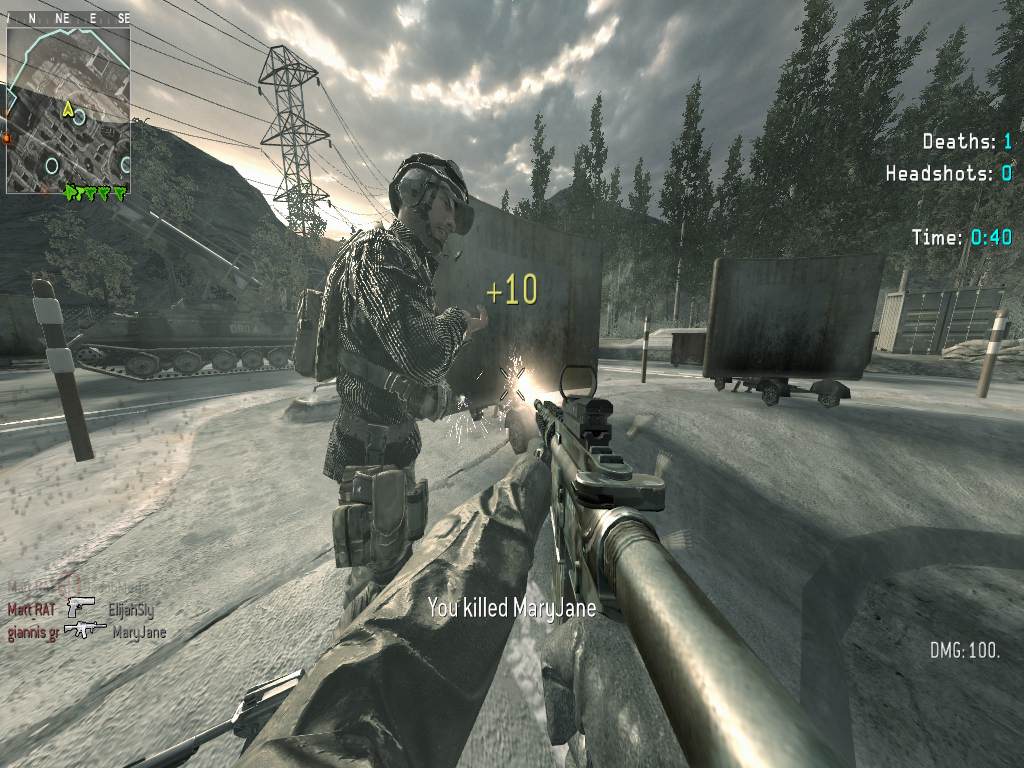The image size is (1024, 768).
Task: Select the rifle icon in the giannis gr kill feed row
Action: 85,630
